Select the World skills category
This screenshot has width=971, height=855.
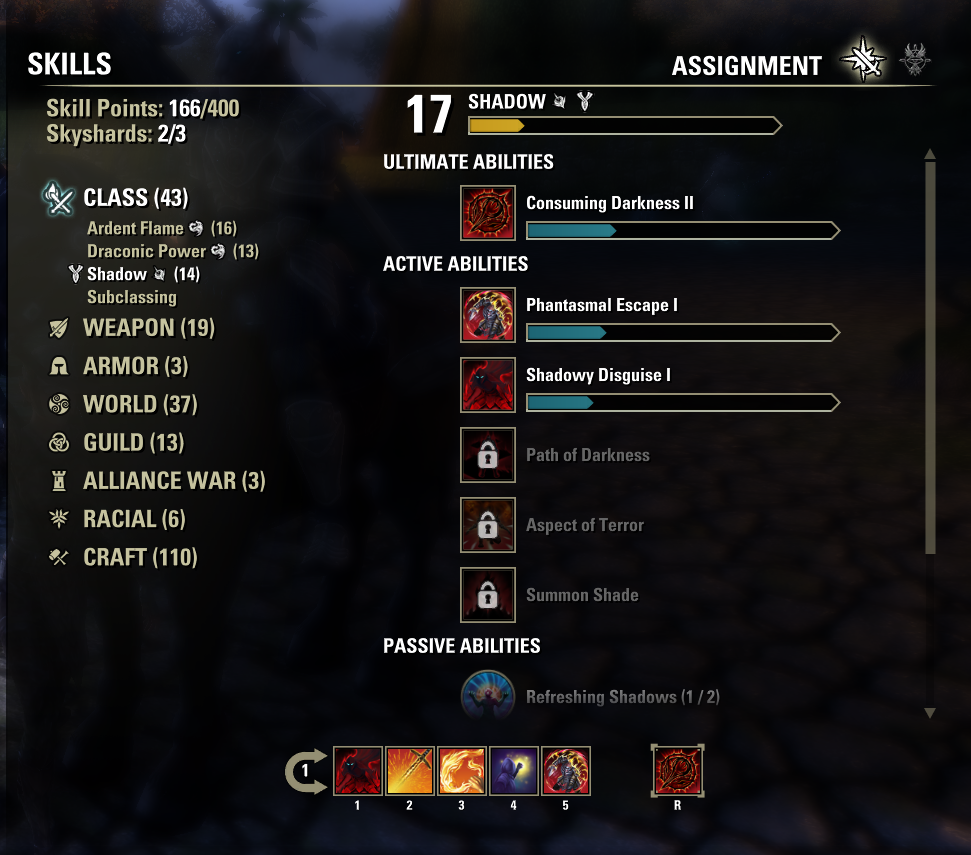(x=140, y=404)
